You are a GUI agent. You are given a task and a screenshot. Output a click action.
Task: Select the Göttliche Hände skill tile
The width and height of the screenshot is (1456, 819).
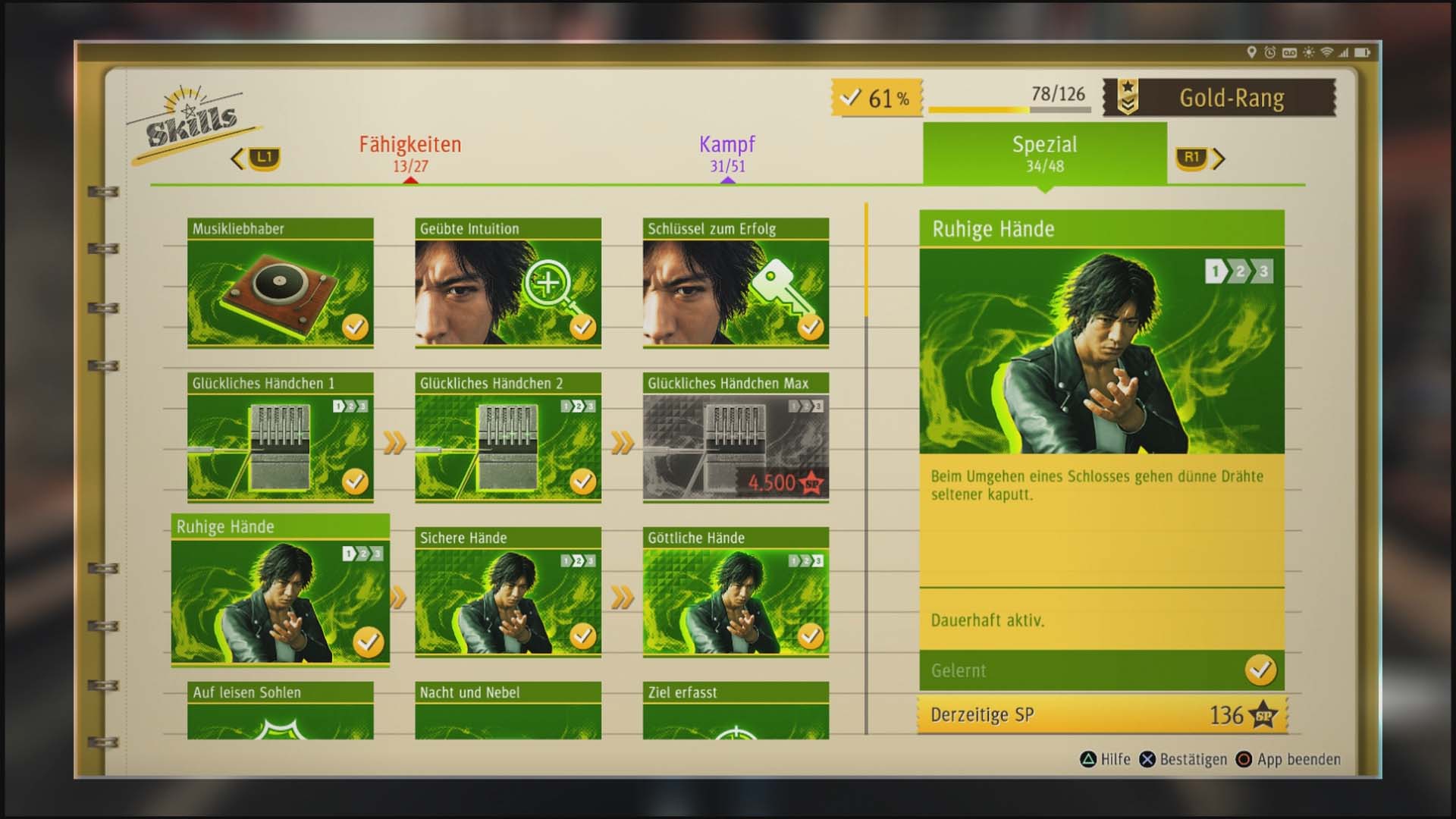point(736,592)
